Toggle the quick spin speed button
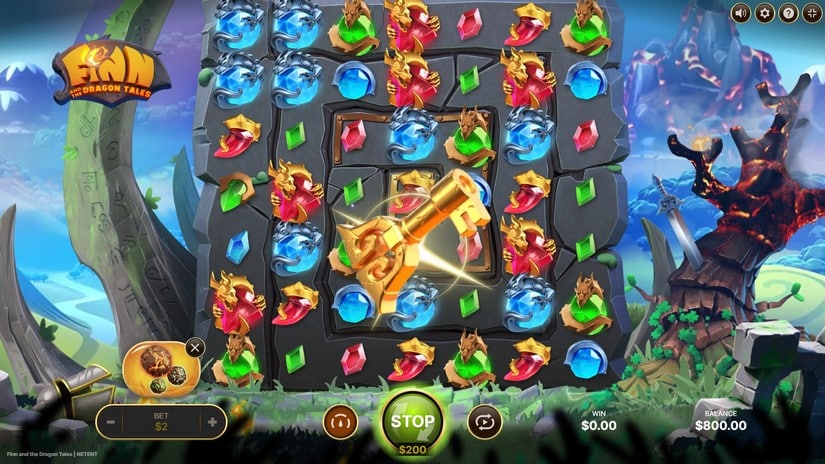This screenshot has width=825, height=464. 340,422
